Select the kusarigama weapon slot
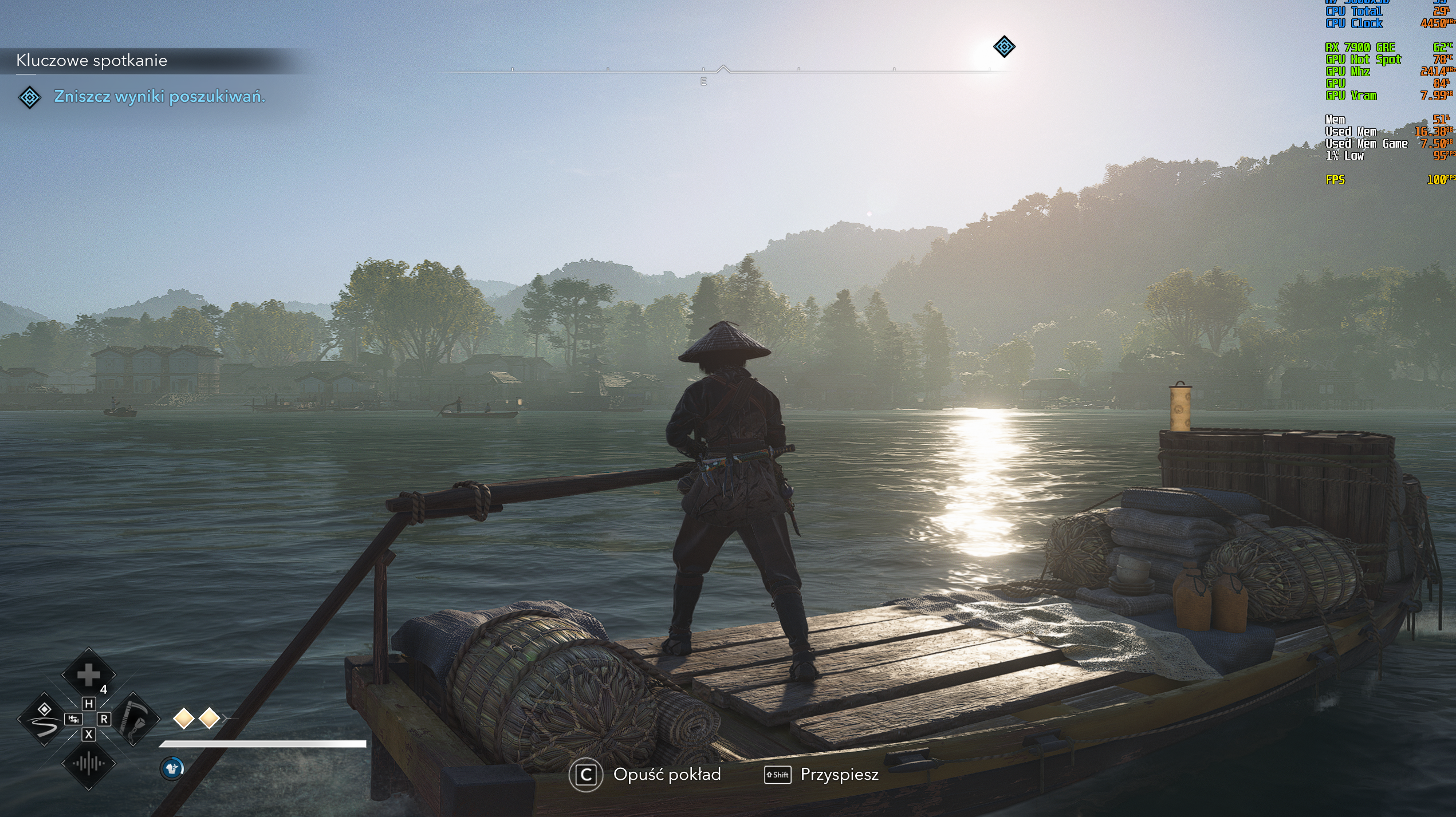This screenshot has height=817, width=1456. click(x=133, y=719)
